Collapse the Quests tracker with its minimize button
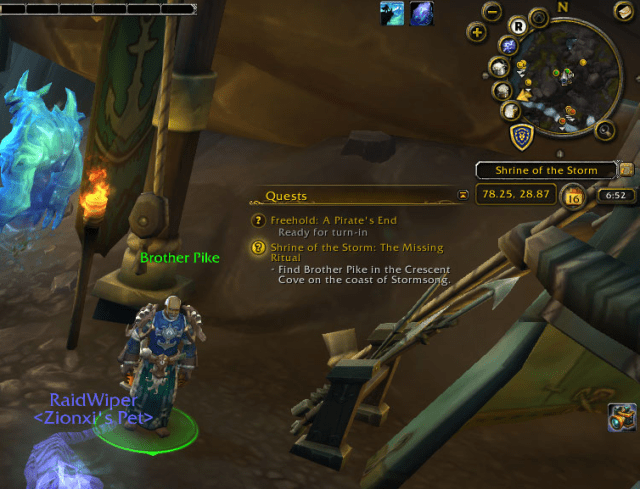Screen dimensions: 640x489 coord(462,196)
